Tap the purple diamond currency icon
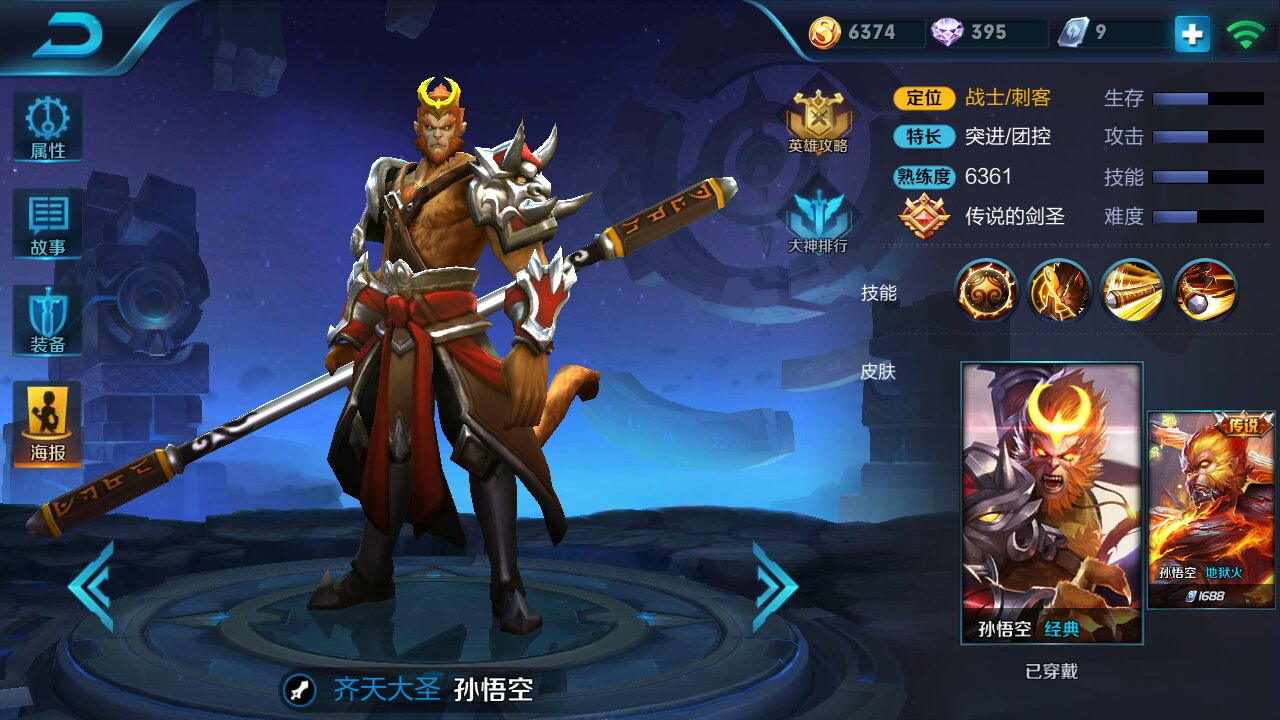 (x=947, y=33)
